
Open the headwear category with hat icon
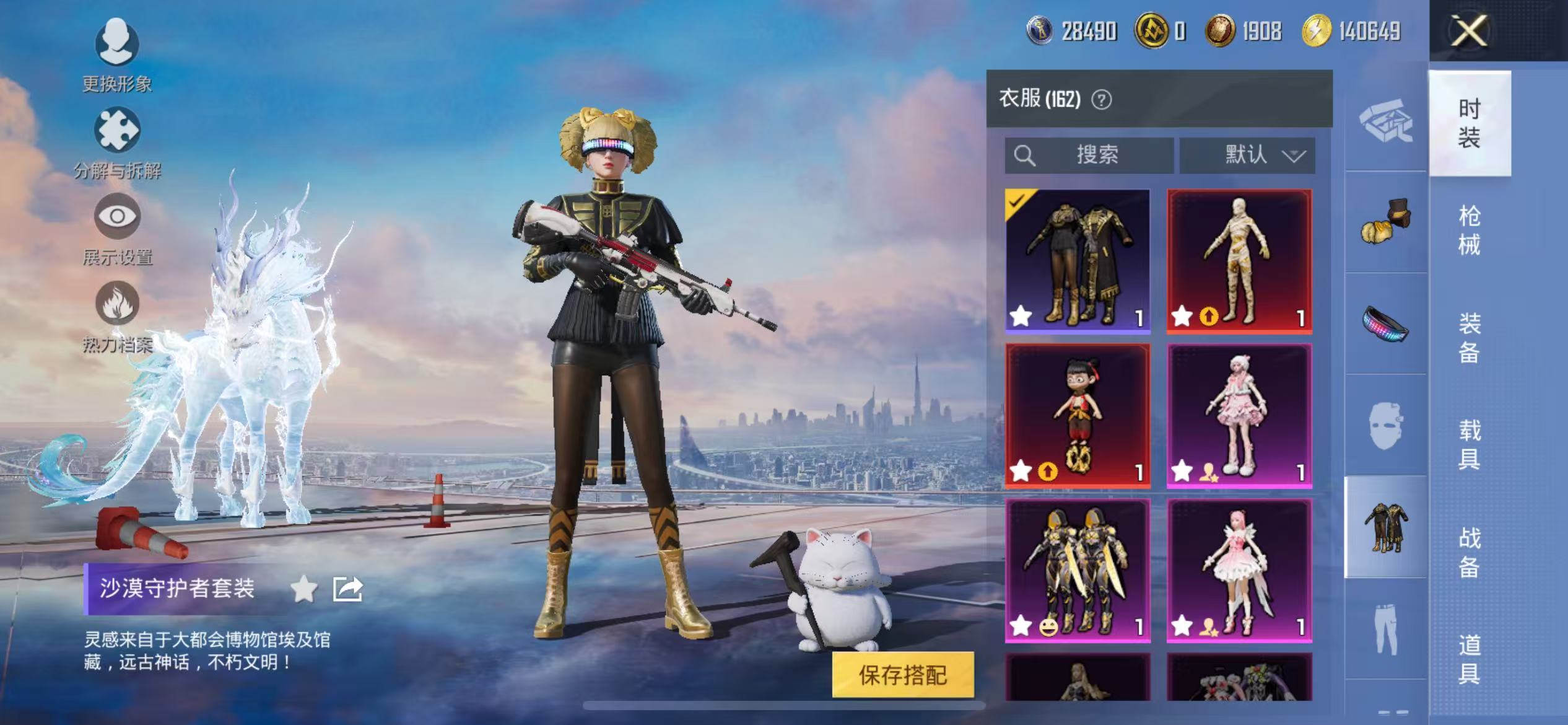pos(1386,221)
